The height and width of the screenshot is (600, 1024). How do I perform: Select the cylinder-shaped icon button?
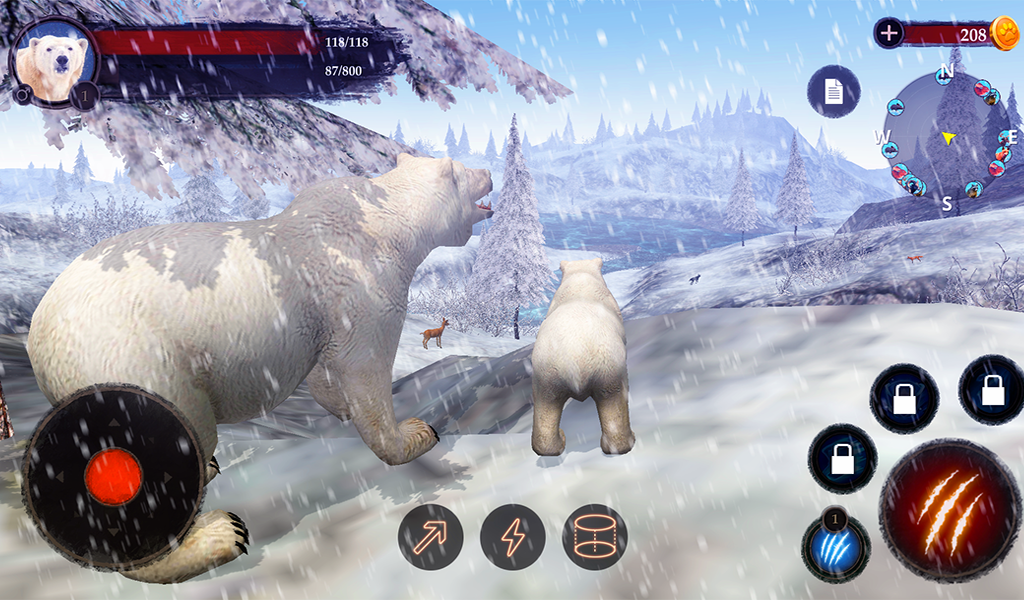click(594, 536)
